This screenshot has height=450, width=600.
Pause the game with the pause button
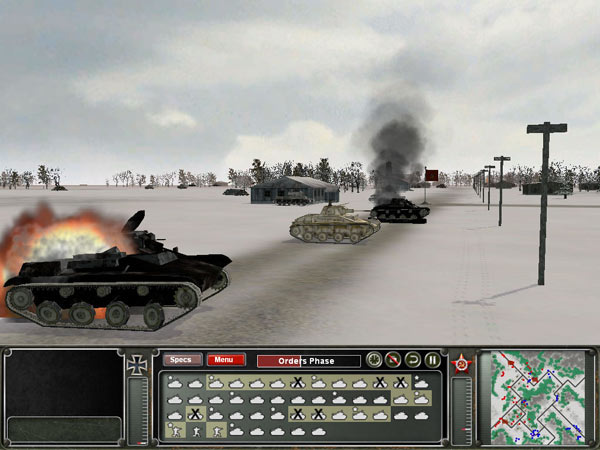pyautogui.click(x=433, y=360)
